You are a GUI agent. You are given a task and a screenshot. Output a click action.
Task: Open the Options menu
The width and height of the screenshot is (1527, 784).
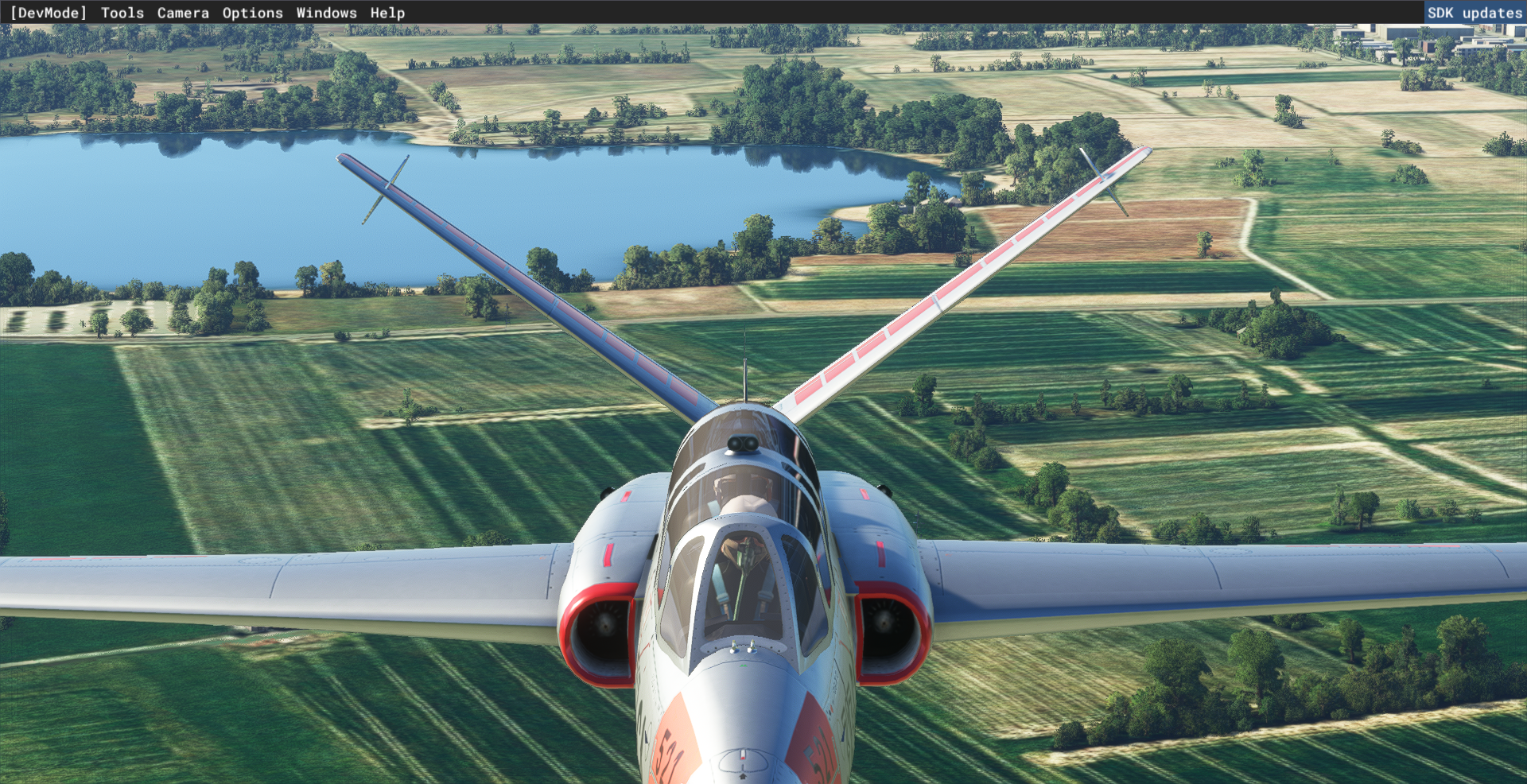252,13
